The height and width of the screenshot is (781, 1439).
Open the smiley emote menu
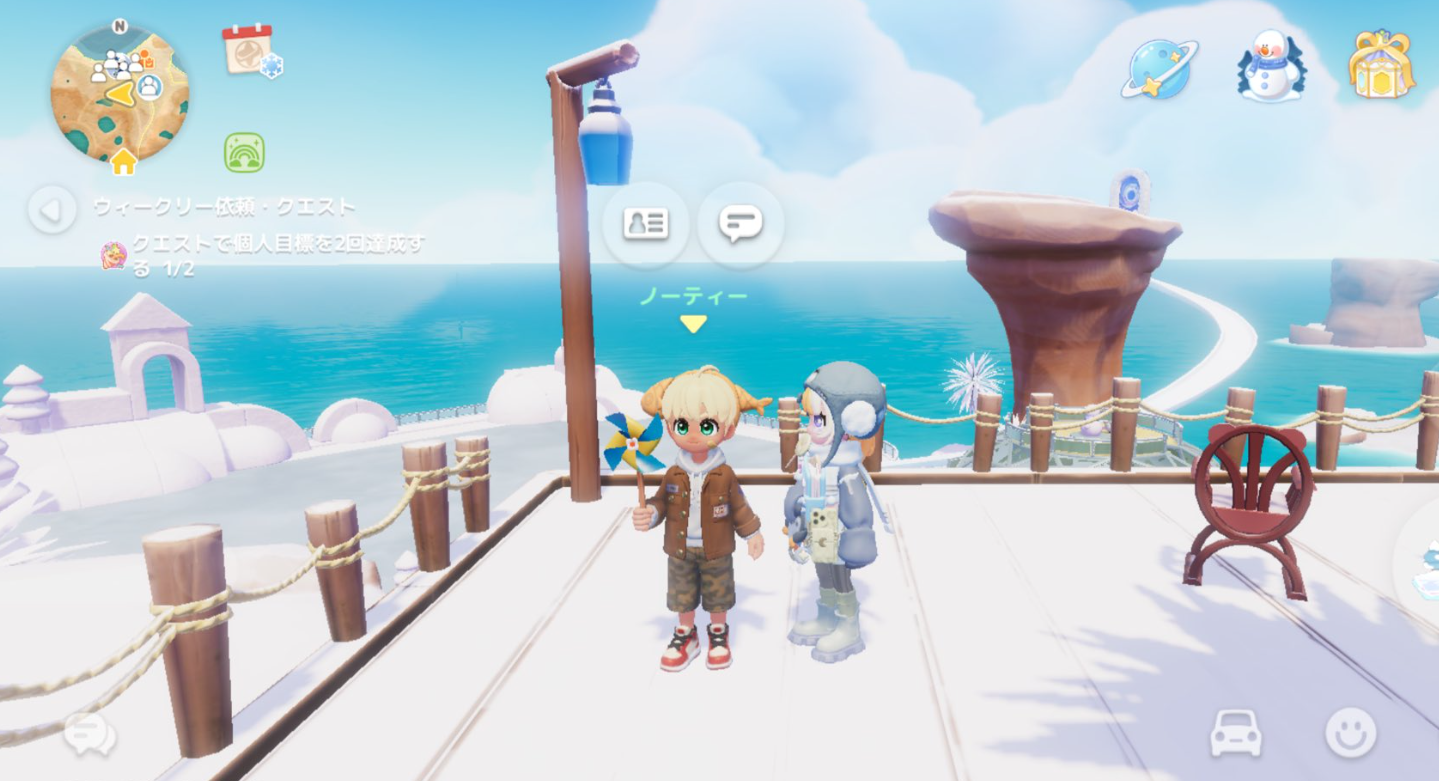coord(1350,733)
